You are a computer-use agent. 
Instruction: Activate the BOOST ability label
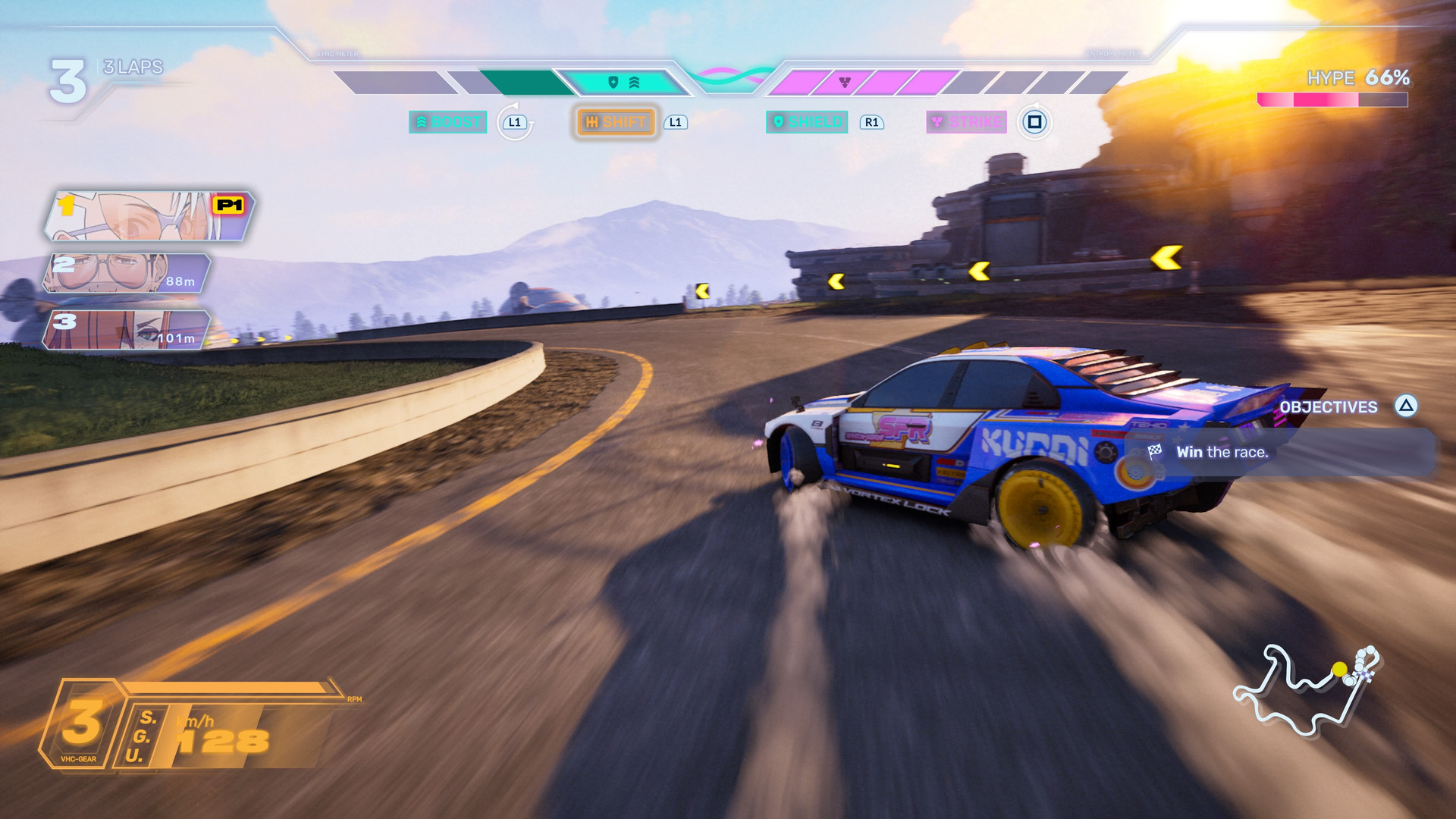[x=448, y=122]
